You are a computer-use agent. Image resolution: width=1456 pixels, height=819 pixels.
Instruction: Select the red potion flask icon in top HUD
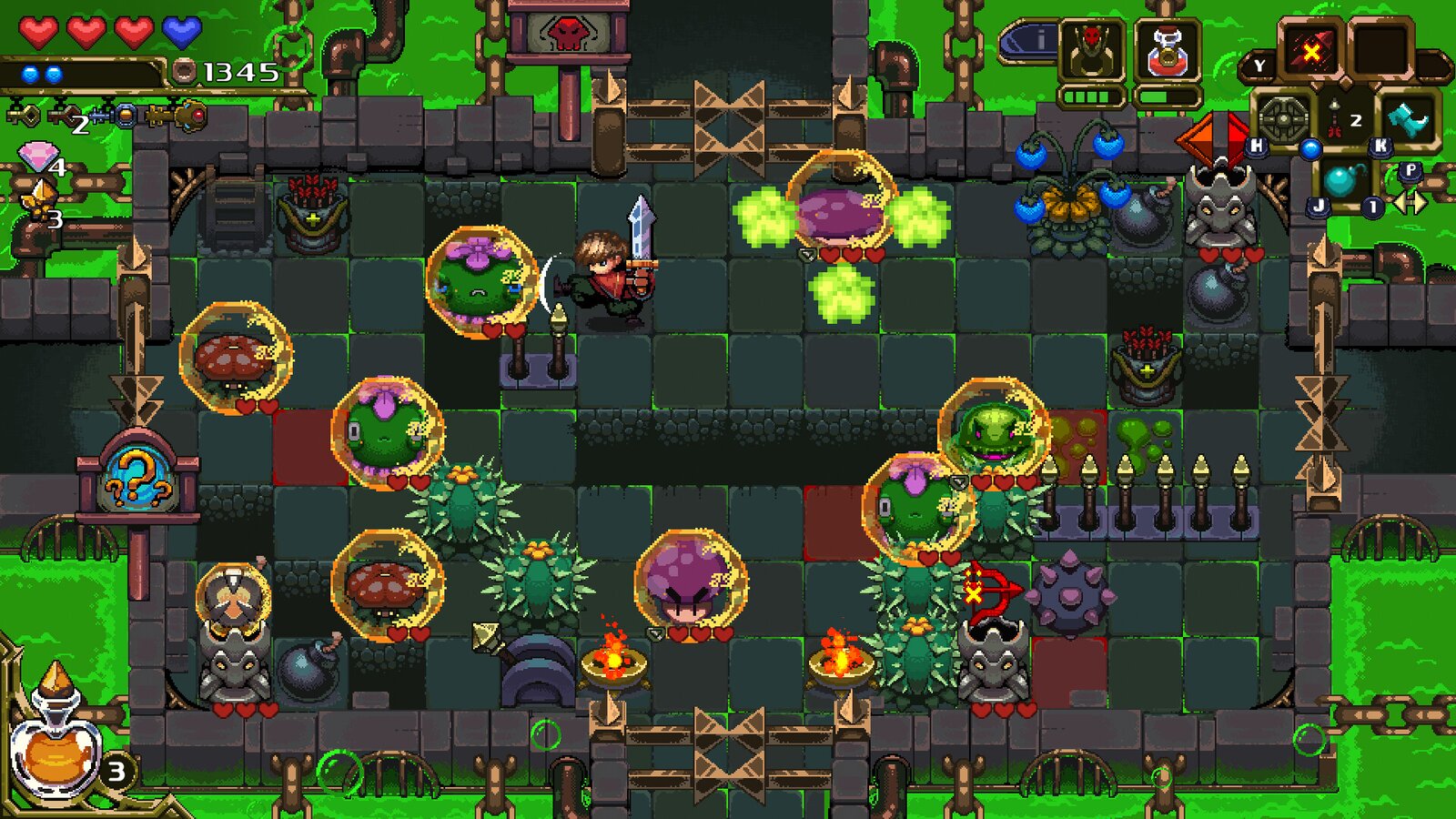pos(1167,50)
